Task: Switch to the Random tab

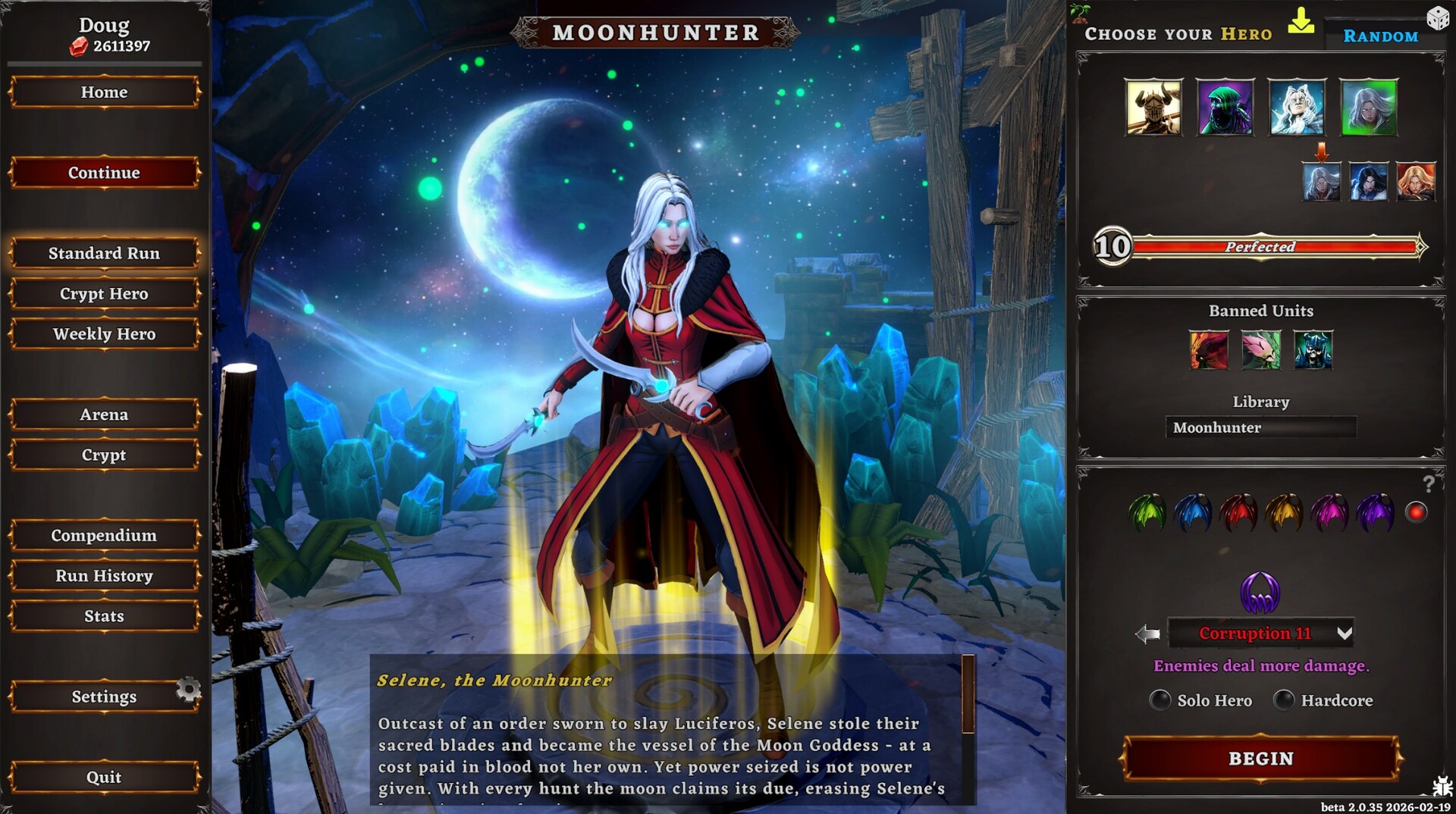Action: click(x=1380, y=36)
